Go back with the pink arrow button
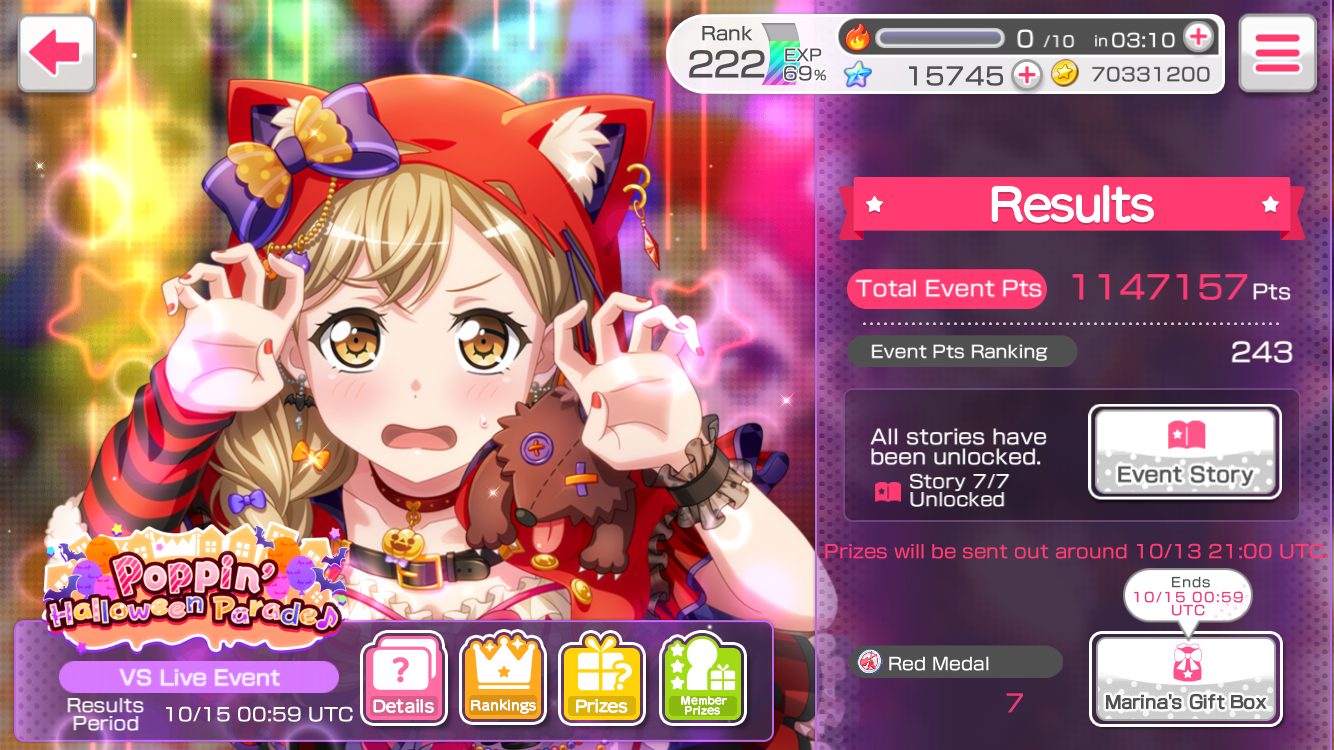Viewport: 1334px width, 750px height. coord(56,53)
